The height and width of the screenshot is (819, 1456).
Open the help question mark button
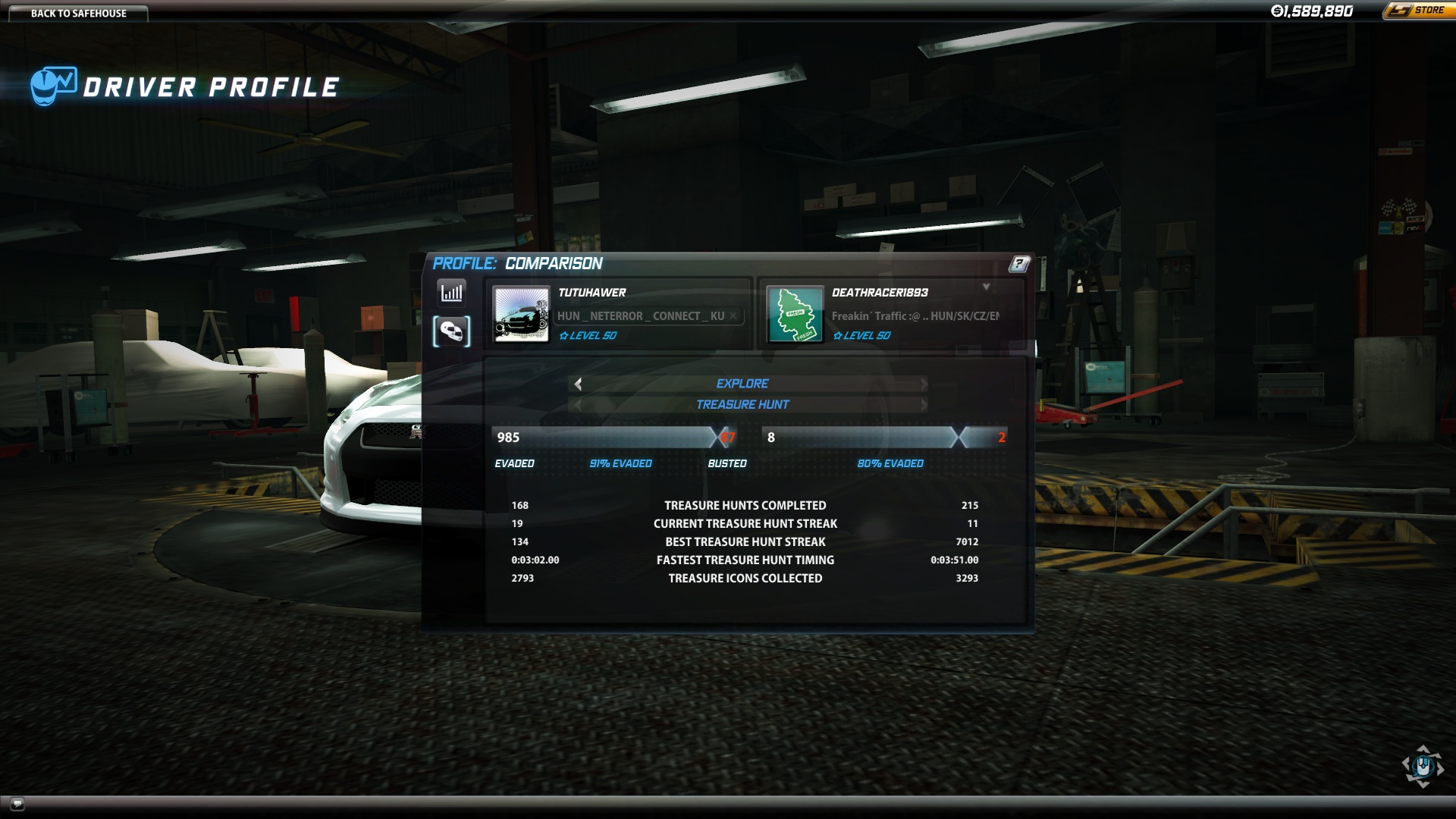[x=1019, y=263]
